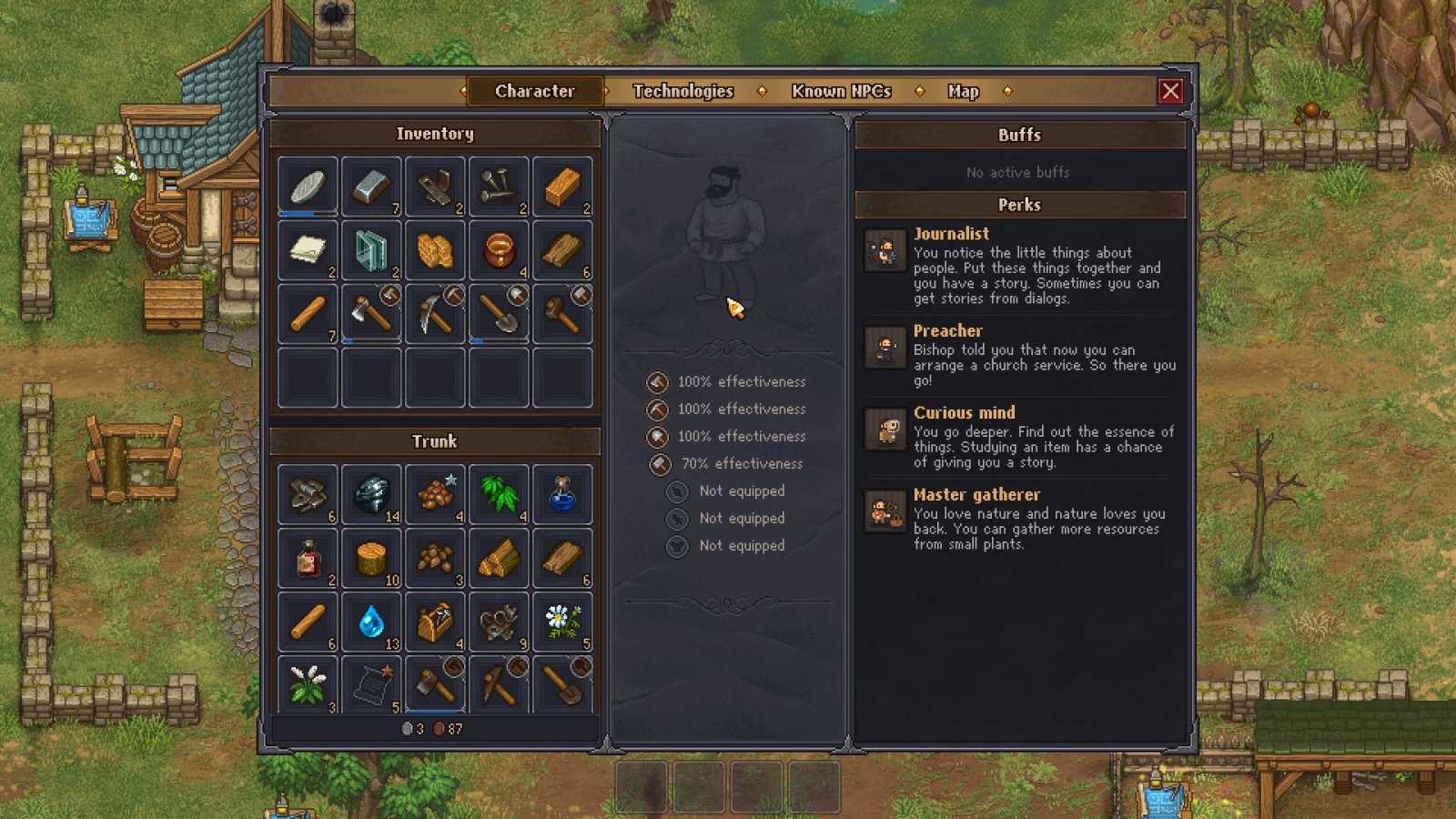Viewport: 1456px width, 819px height.
Task: Switch to the Technologies tab
Action: point(682,91)
